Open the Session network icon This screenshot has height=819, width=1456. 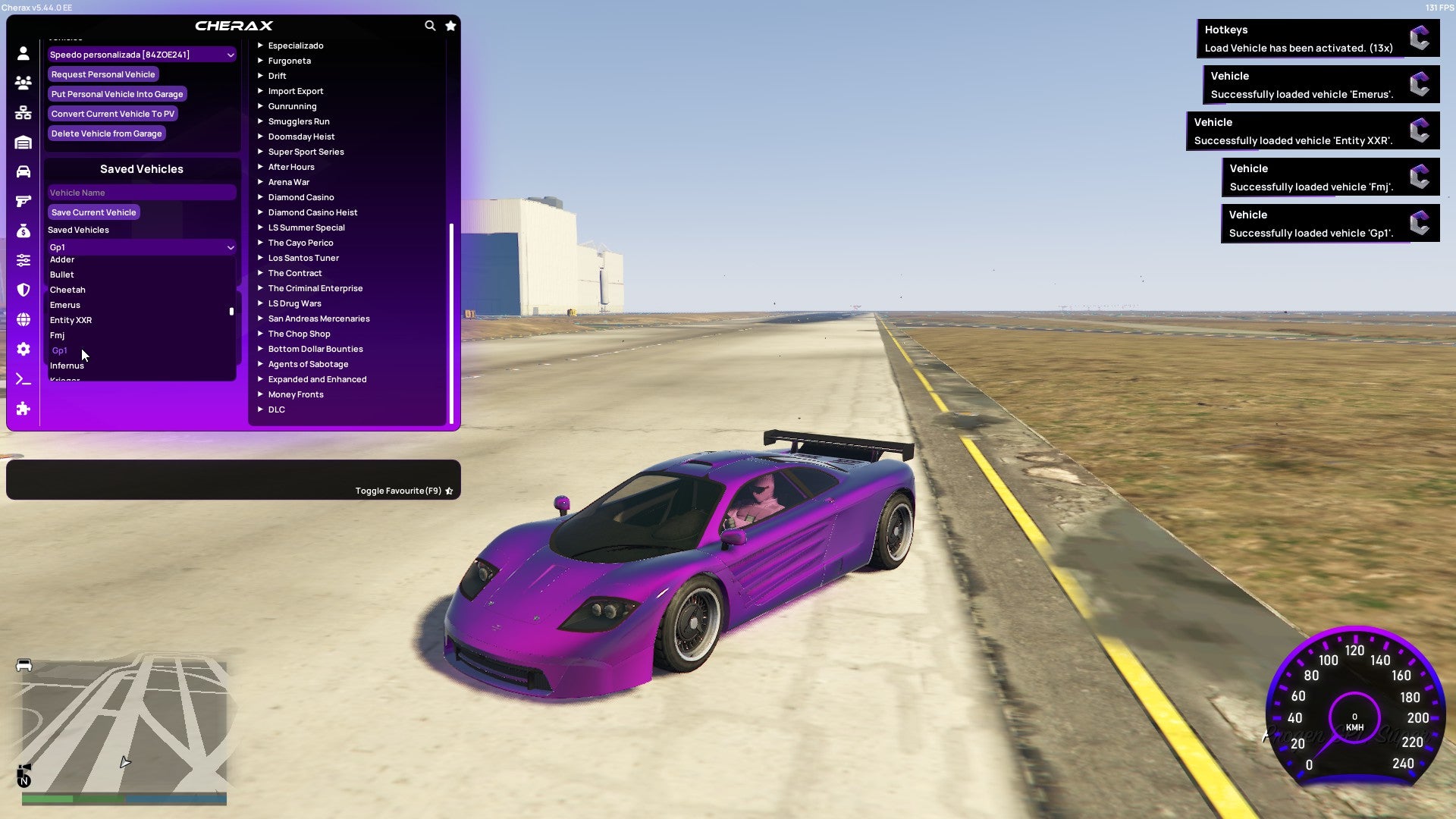coord(23,112)
